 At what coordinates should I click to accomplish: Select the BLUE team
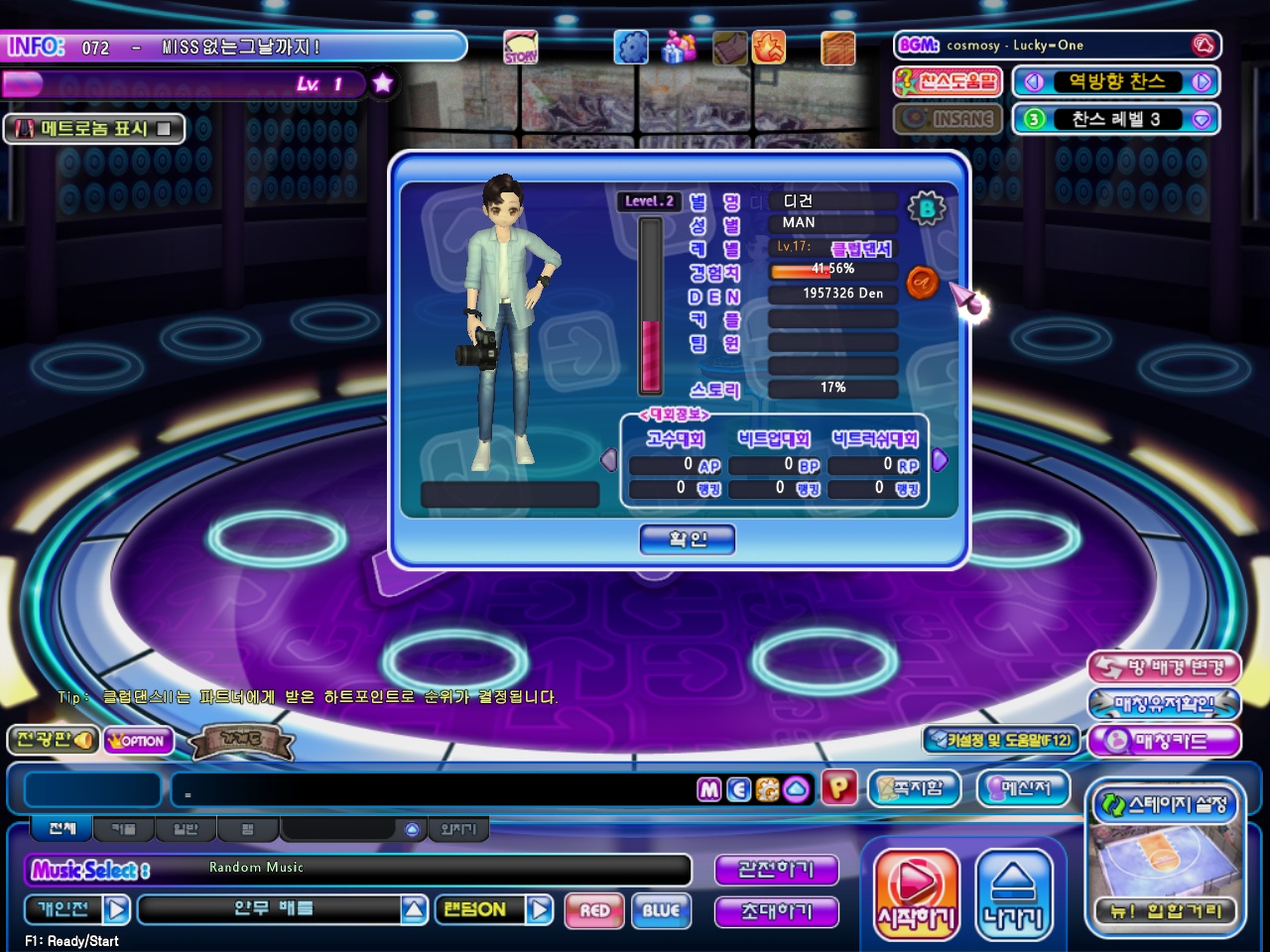[661, 910]
